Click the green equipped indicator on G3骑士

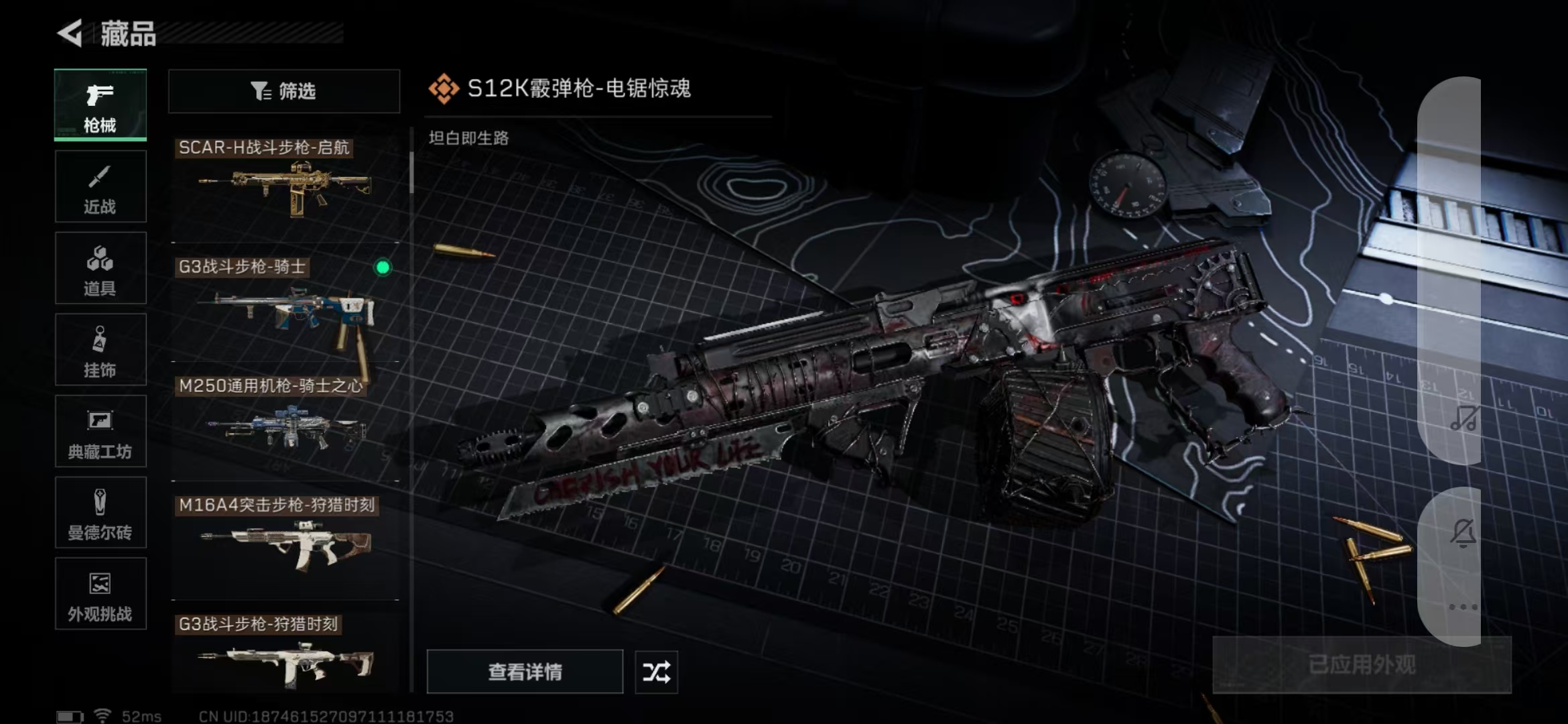click(x=383, y=266)
